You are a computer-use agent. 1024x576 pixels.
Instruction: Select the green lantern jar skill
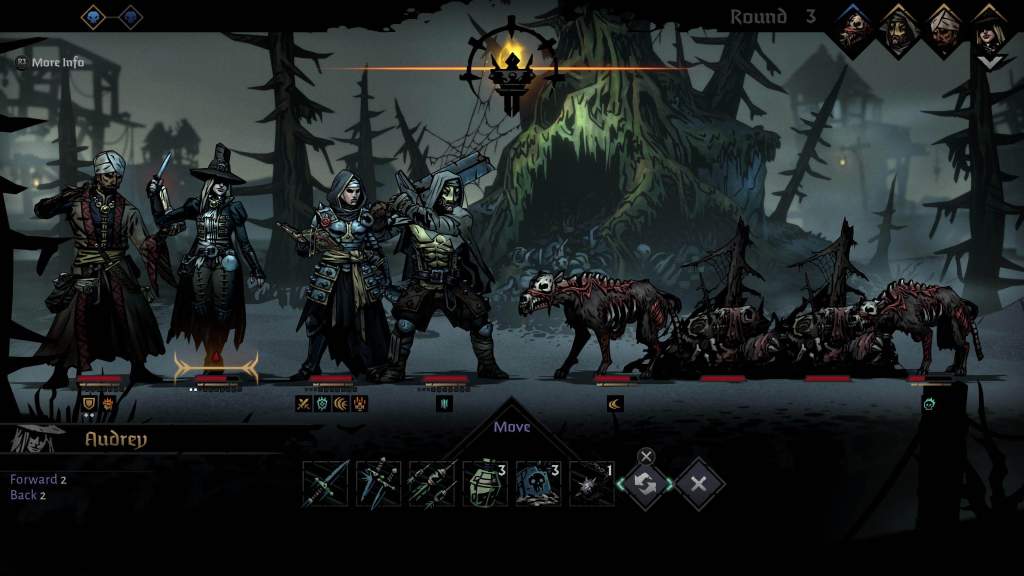tap(485, 484)
